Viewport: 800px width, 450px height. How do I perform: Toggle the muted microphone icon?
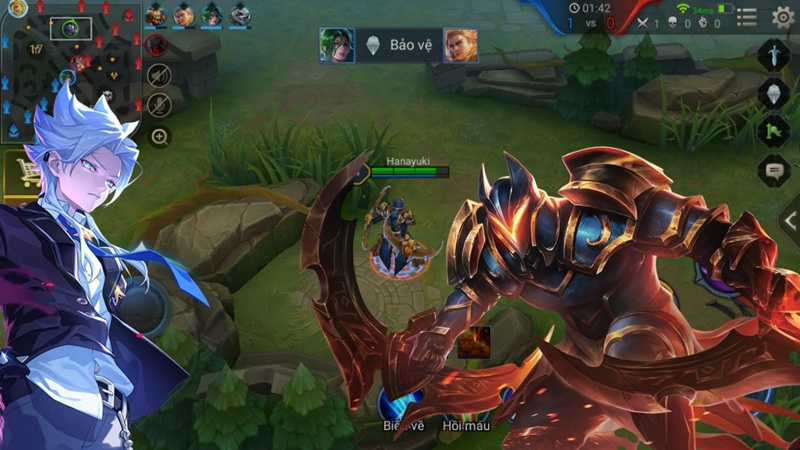(x=158, y=104)
